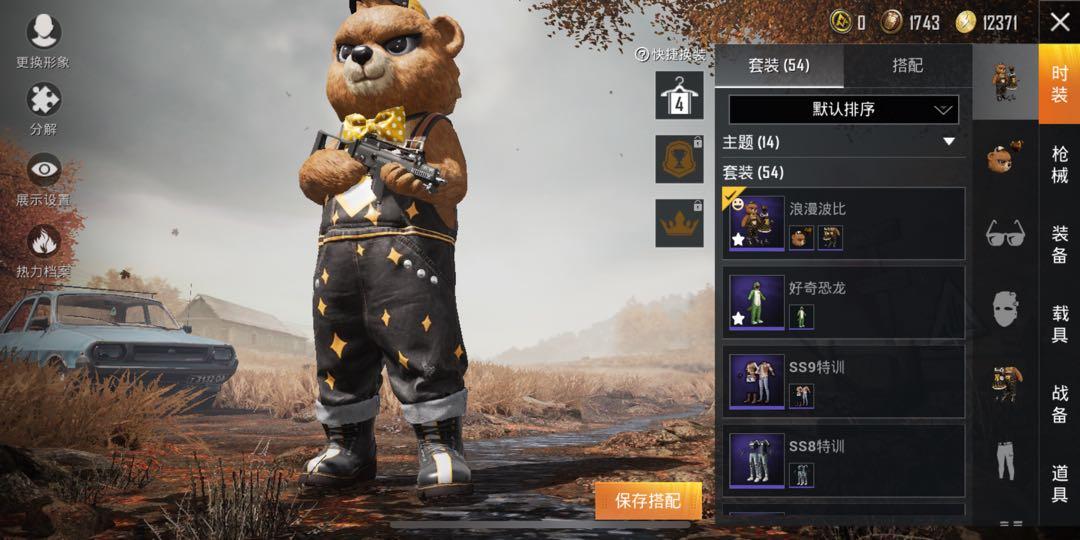The image size is (1080, 540).
Task: Open the 更换形象 change appearance option
Action: pos(43,40)
